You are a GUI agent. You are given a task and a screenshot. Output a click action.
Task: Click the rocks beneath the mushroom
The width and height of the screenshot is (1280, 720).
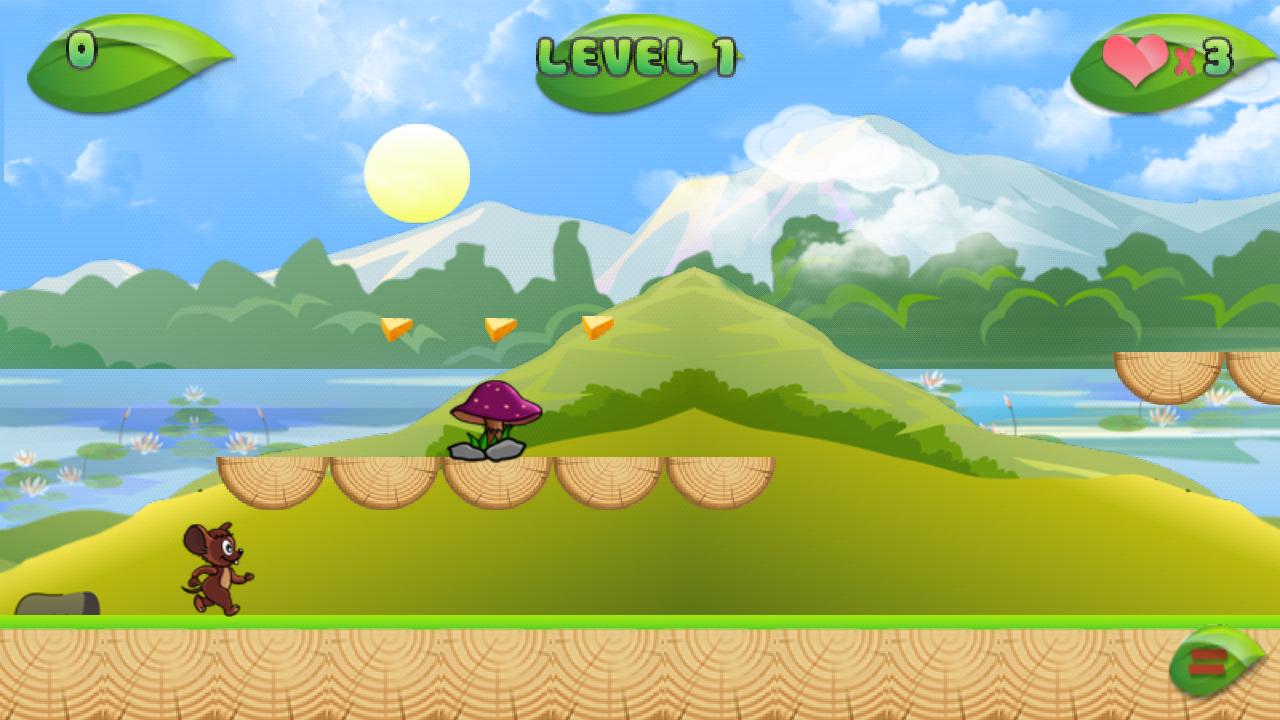click(490, 450)
